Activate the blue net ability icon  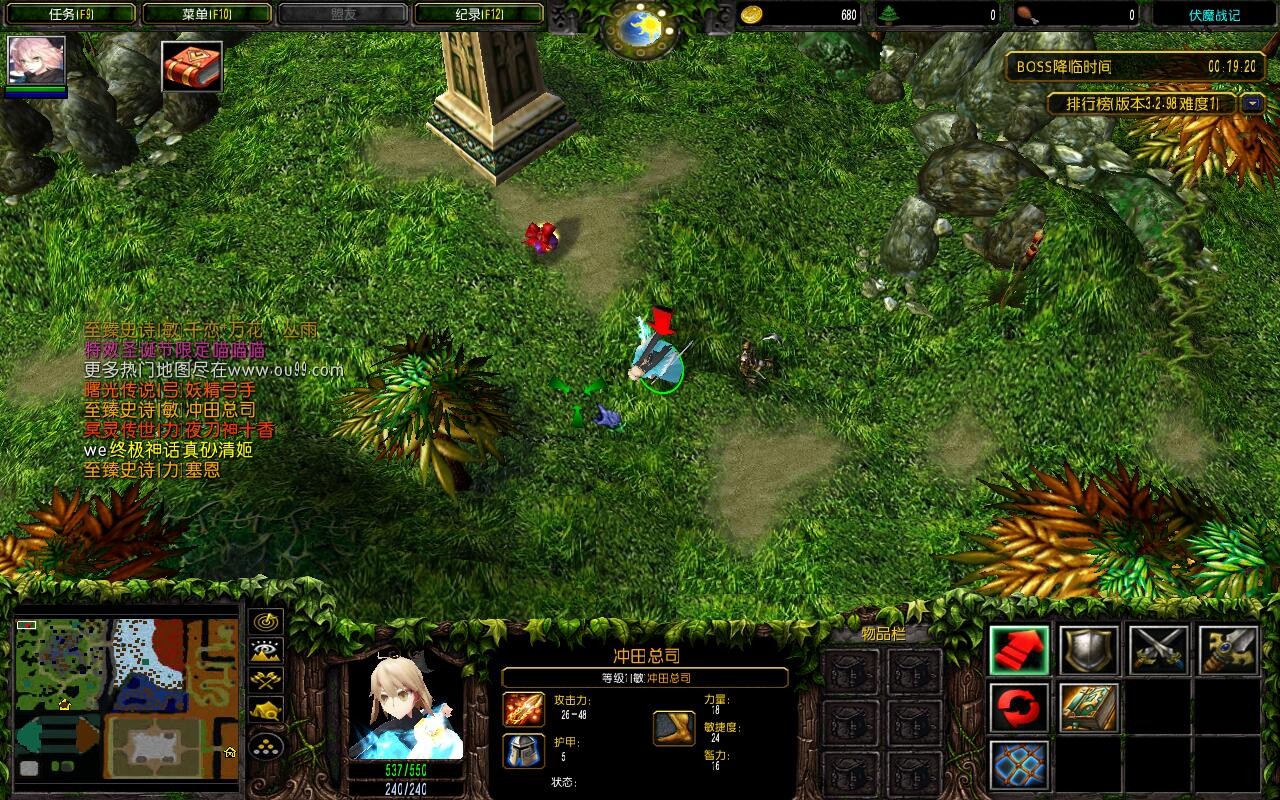[1020, 765]
